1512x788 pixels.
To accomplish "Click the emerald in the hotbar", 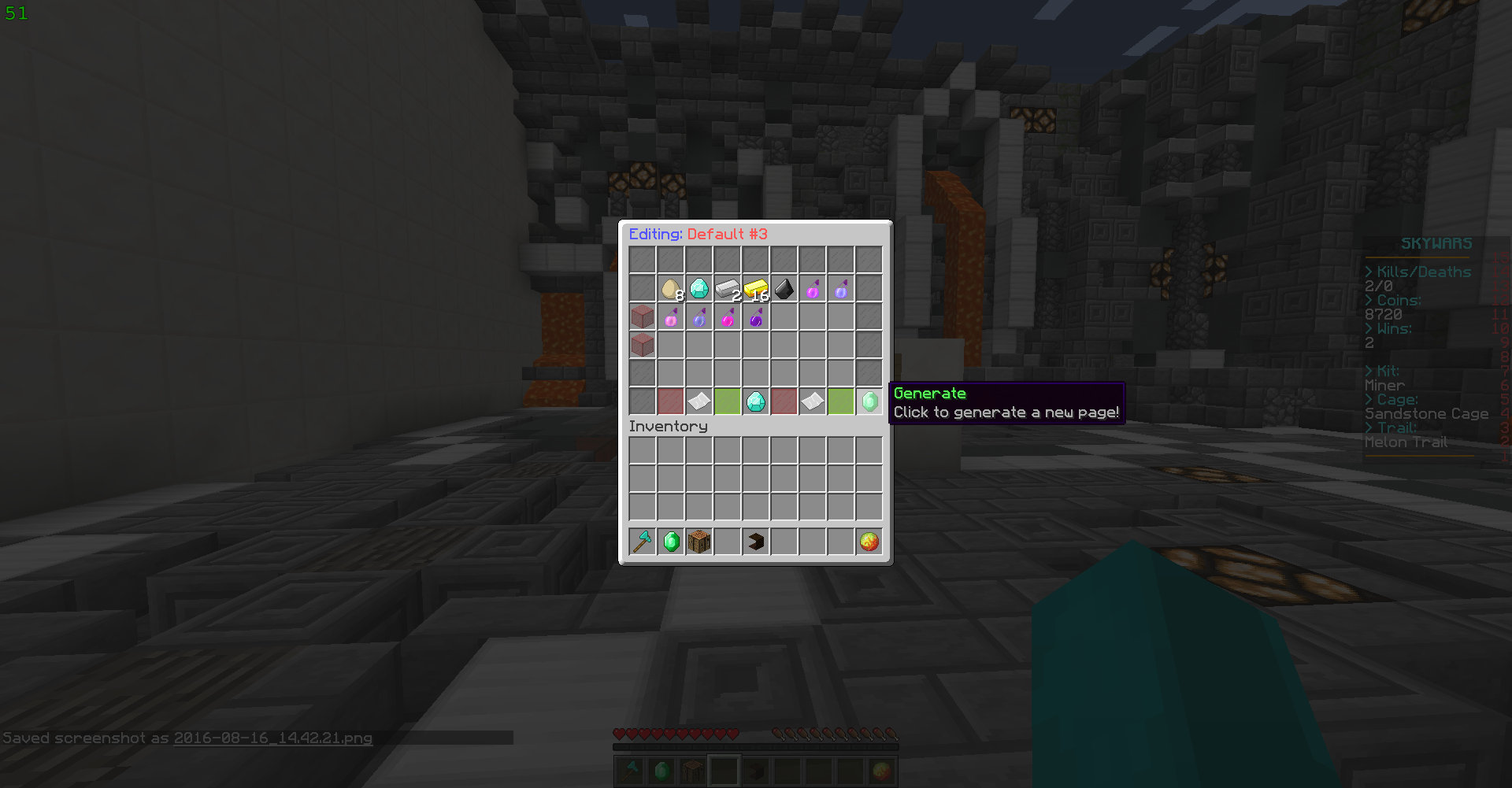I will (x=671, y=541).
